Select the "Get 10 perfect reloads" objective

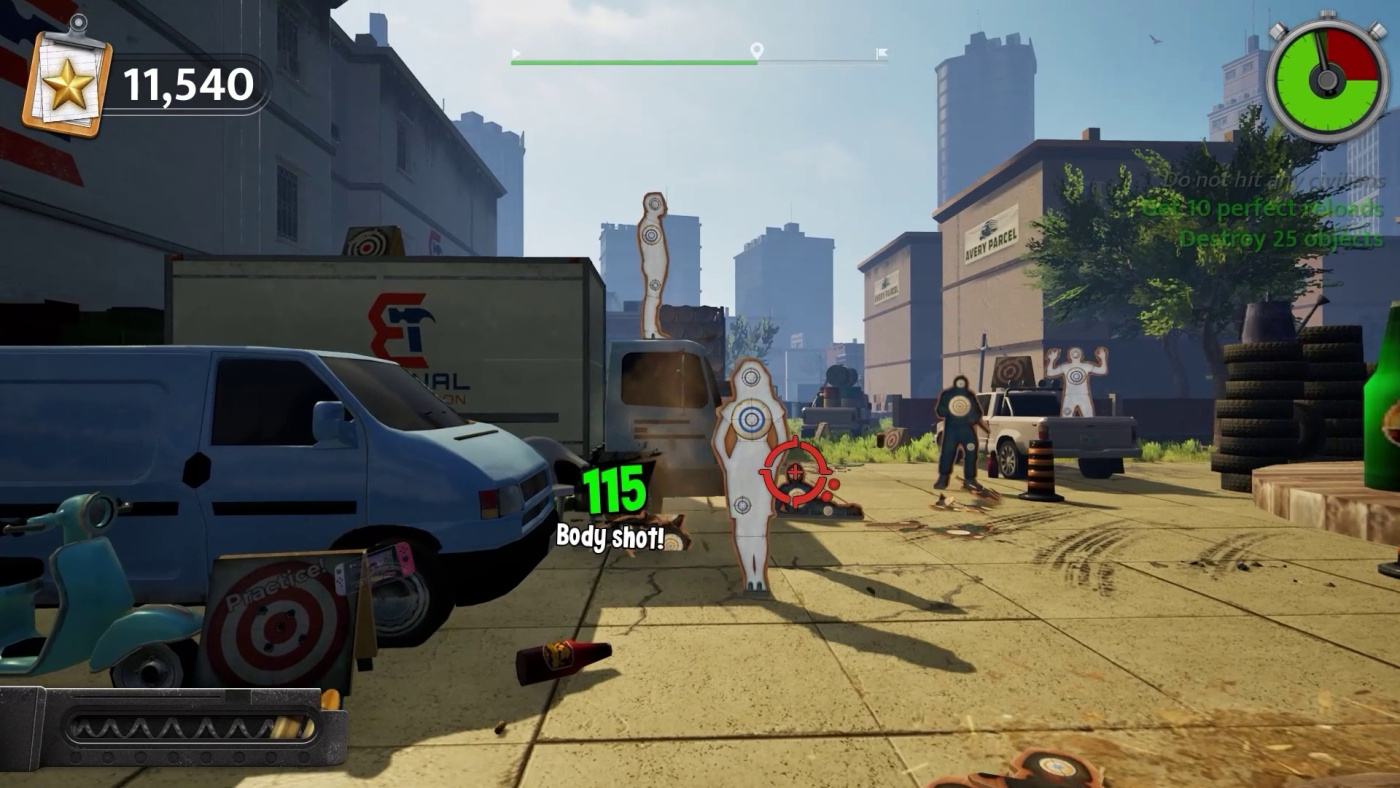(1262, 209)
